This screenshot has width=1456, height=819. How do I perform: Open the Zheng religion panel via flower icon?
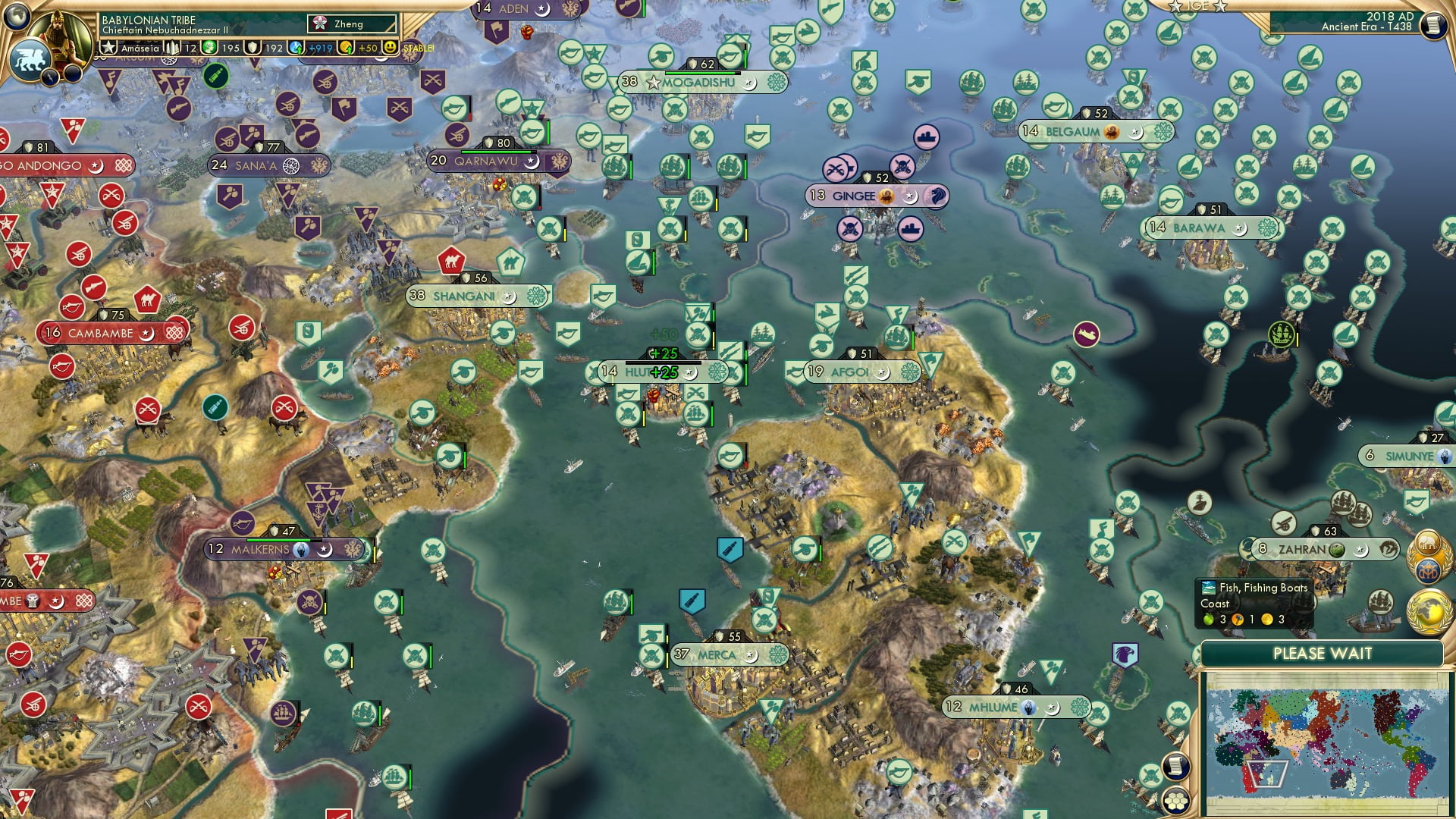[321, 24]
